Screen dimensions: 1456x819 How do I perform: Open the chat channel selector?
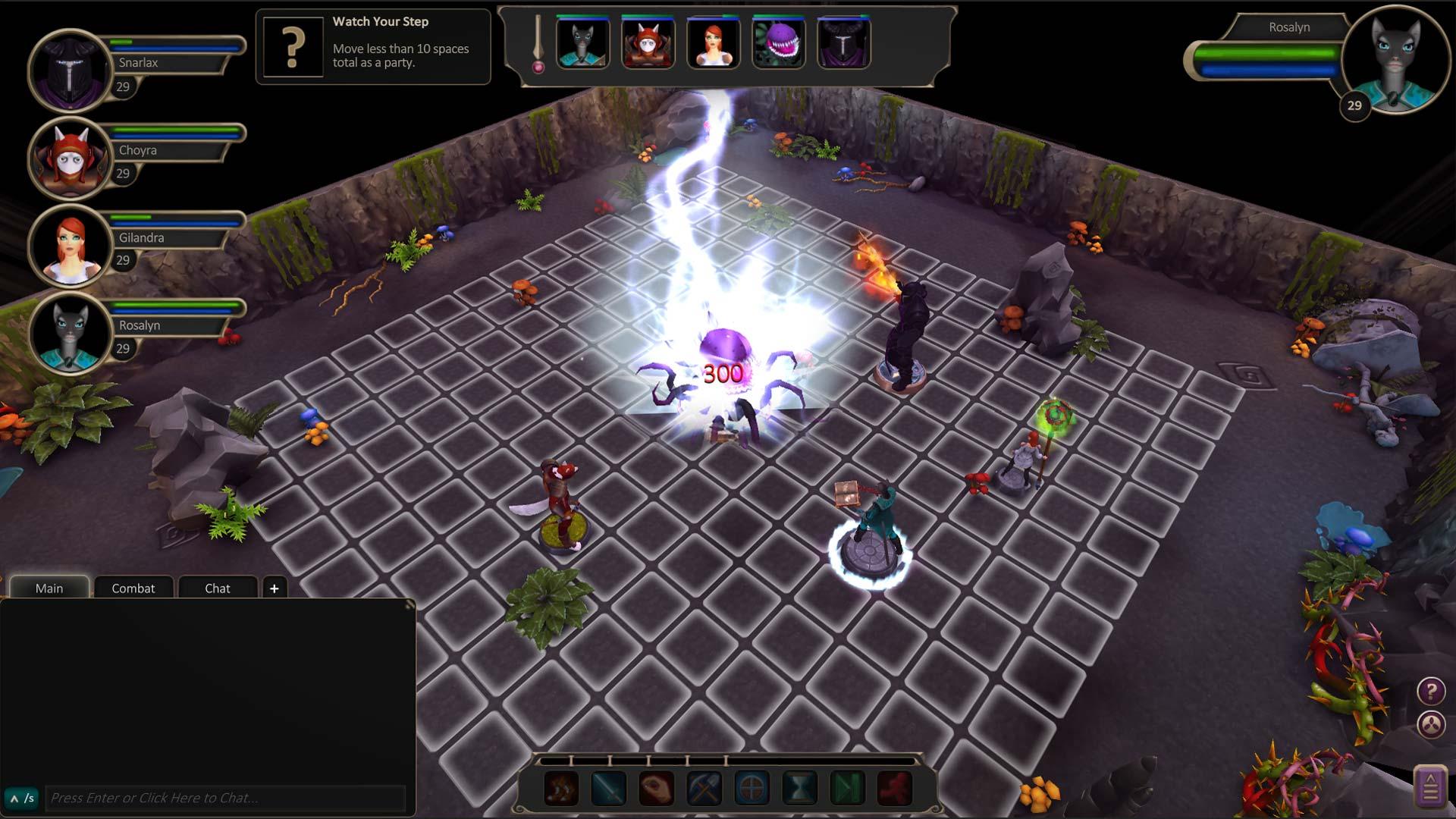coord(21,798)
